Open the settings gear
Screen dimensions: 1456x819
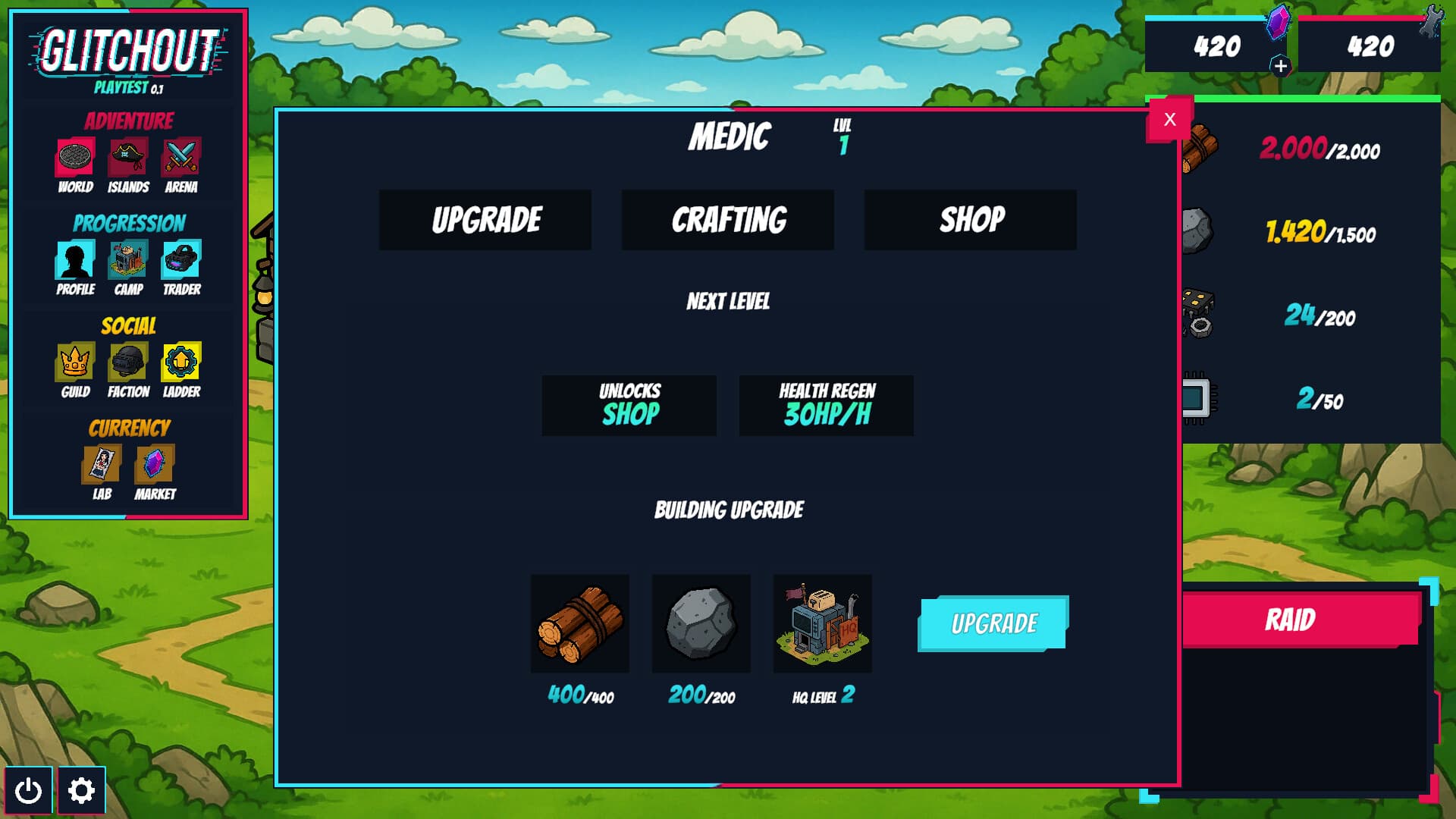[81, 789]
